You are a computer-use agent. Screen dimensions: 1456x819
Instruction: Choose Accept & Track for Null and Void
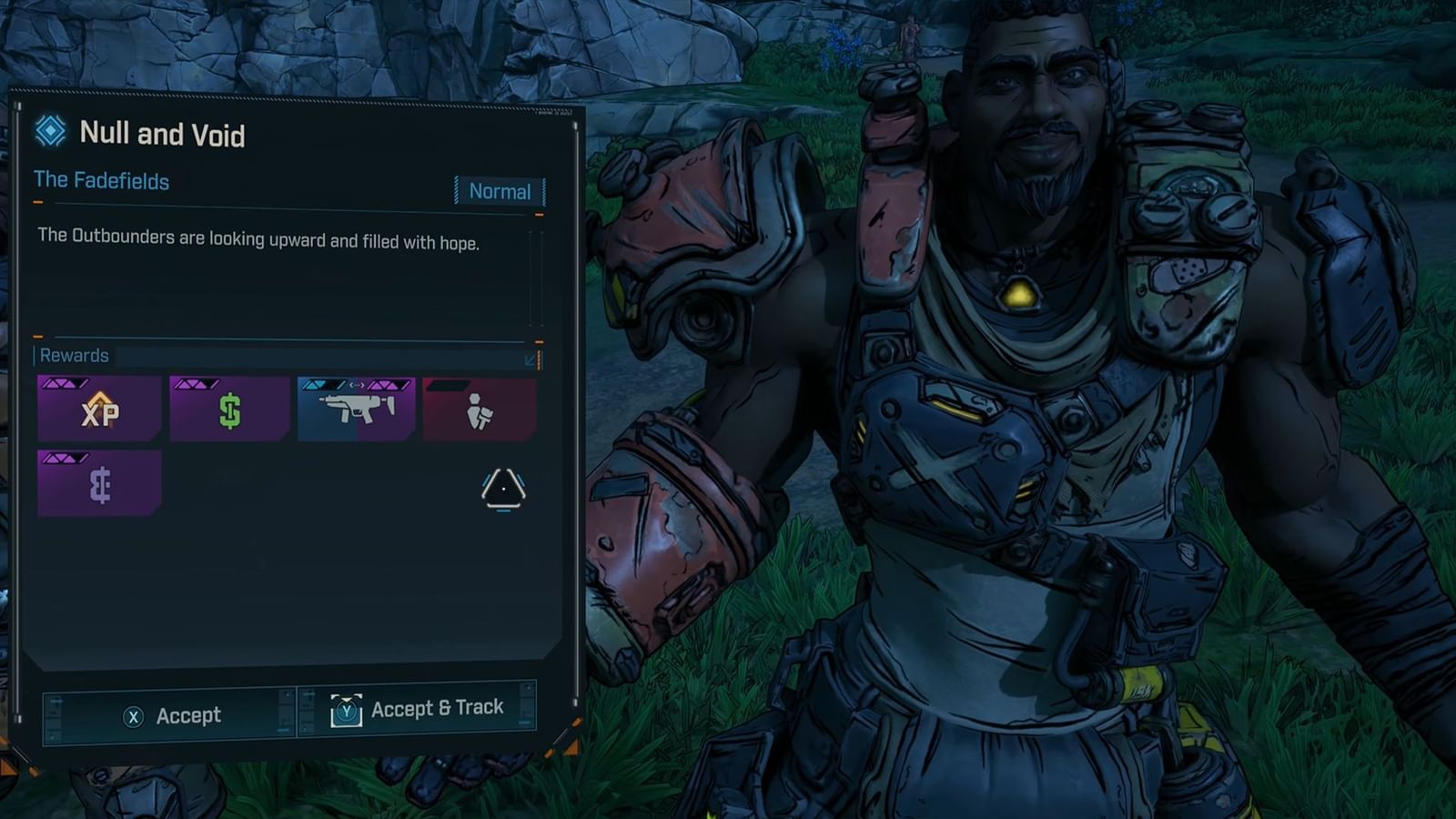tap(435, 707)
